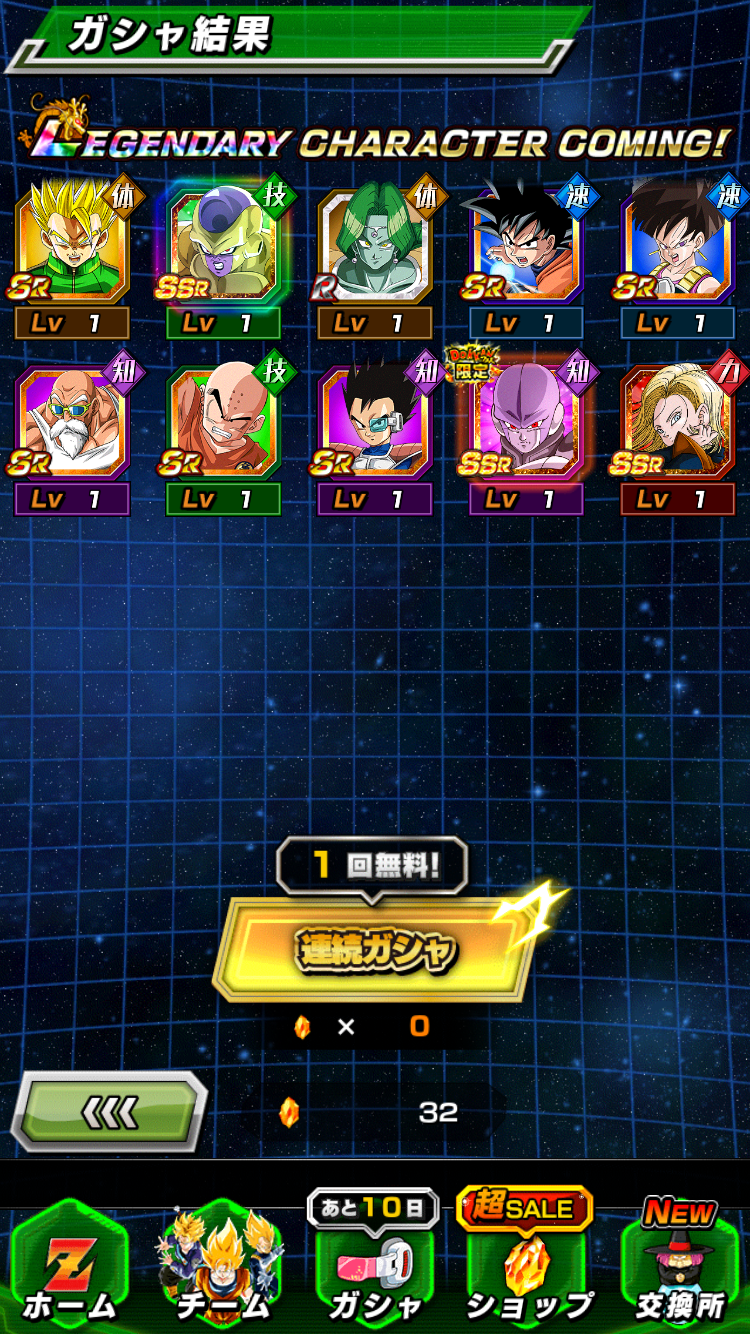750x1334 pixels.
Task: Select the SR black-haired girl card
Action: pyautogui.click(x=678, y=246)
